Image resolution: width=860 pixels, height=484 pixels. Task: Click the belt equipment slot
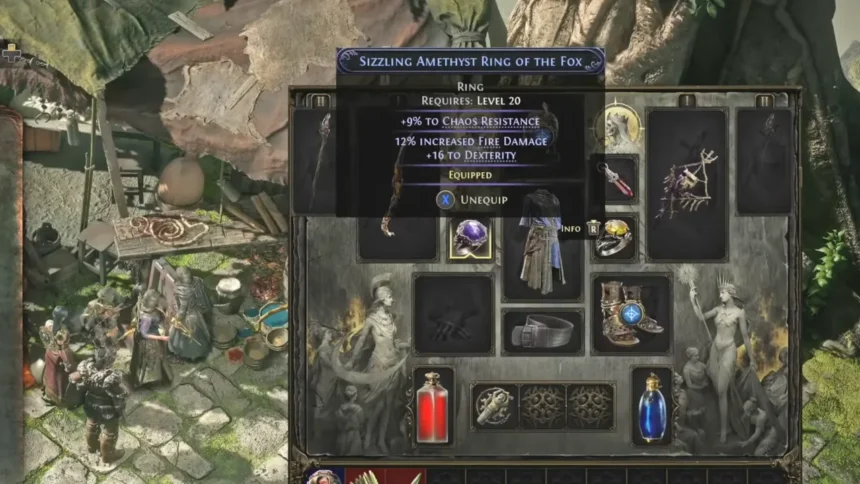[542, 332]
